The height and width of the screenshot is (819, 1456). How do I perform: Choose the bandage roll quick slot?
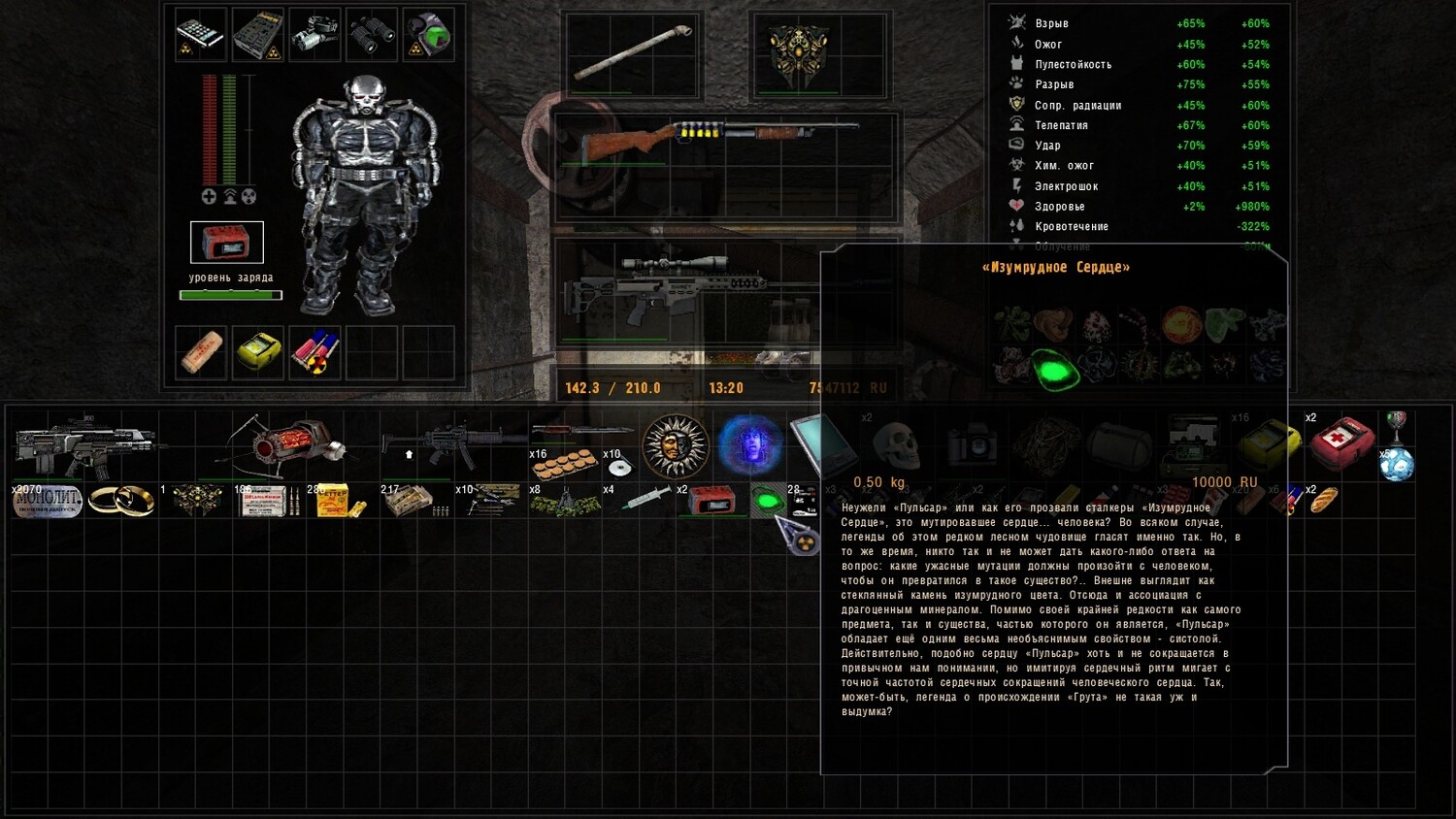click(x=201, y=351)
